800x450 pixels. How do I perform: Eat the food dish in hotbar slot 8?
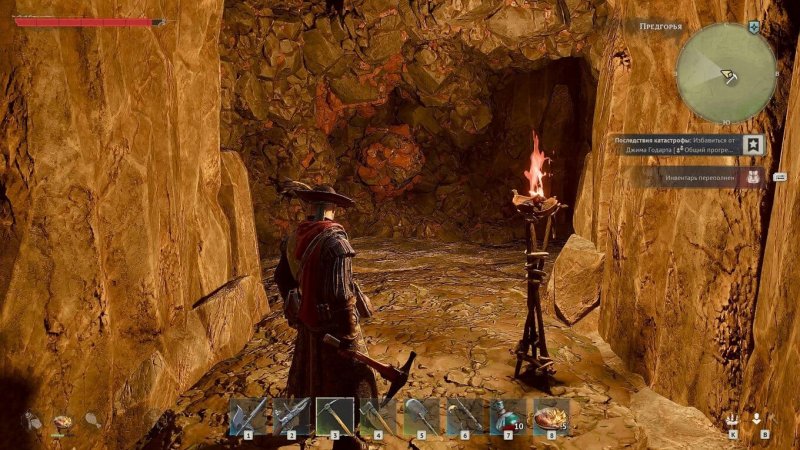[x=551, y=416]
